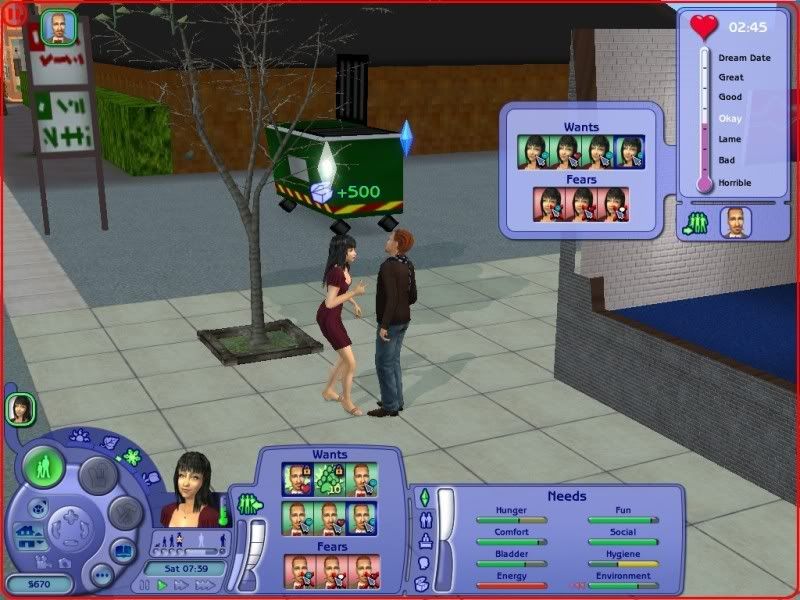The height and width of the screenshot is (600, 800).
Task: Set game speed to normal play
Action: (163, 586)
